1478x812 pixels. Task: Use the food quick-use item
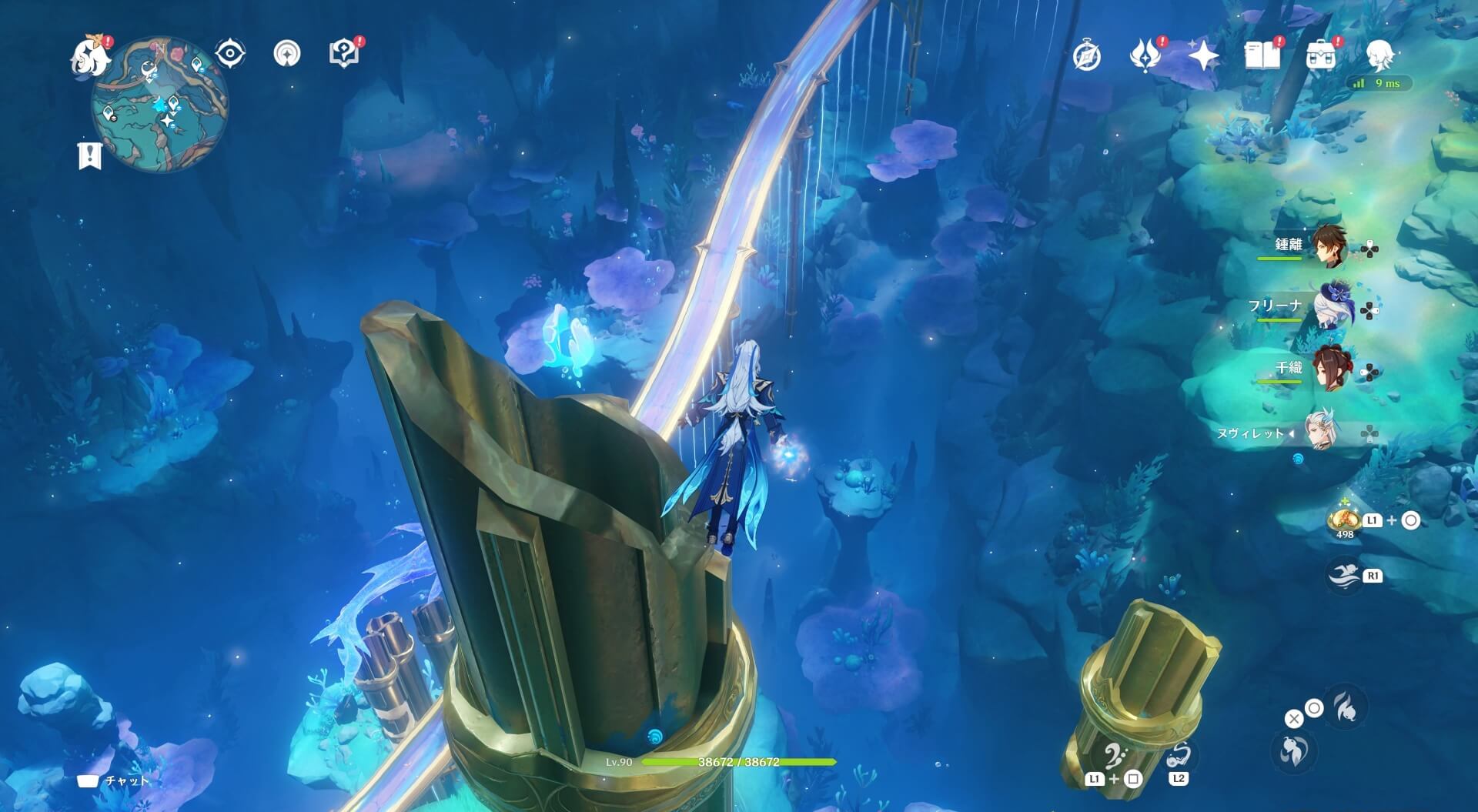[1345, 520]
